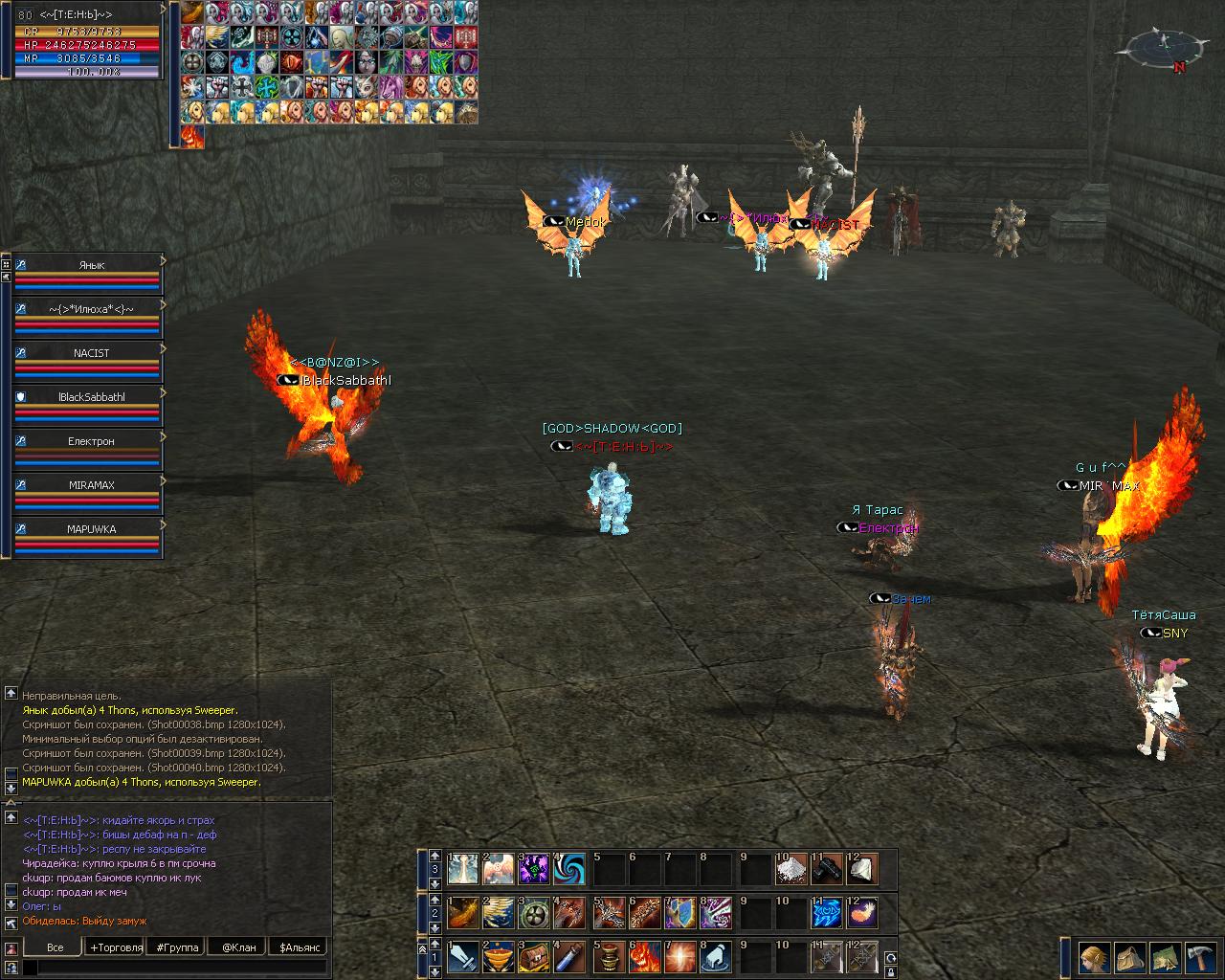Activate the treasure chest hotbar icon
Image resolution: width=1225 pixels, height=980 pixels.
point(534,957)
